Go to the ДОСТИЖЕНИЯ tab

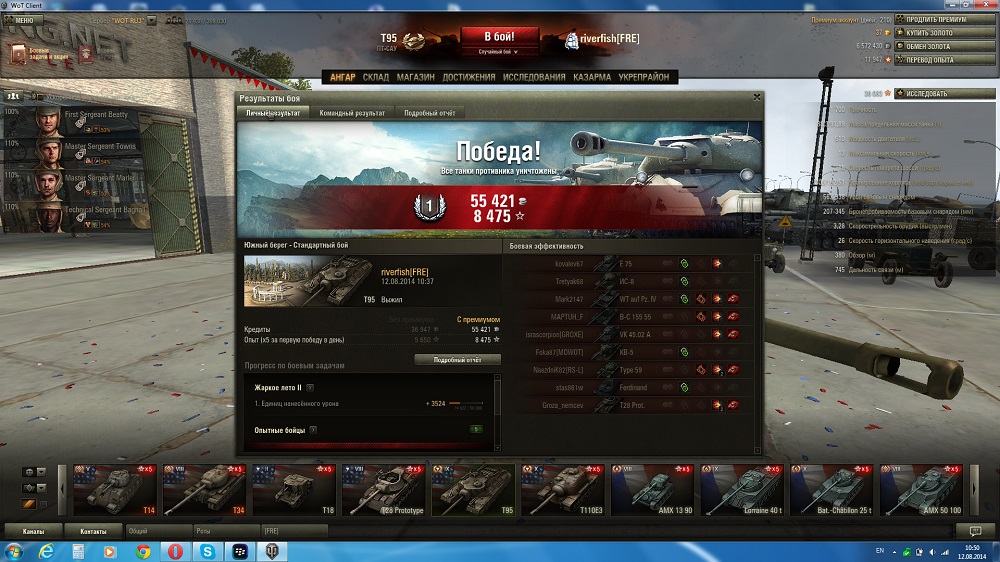point(469,77)
